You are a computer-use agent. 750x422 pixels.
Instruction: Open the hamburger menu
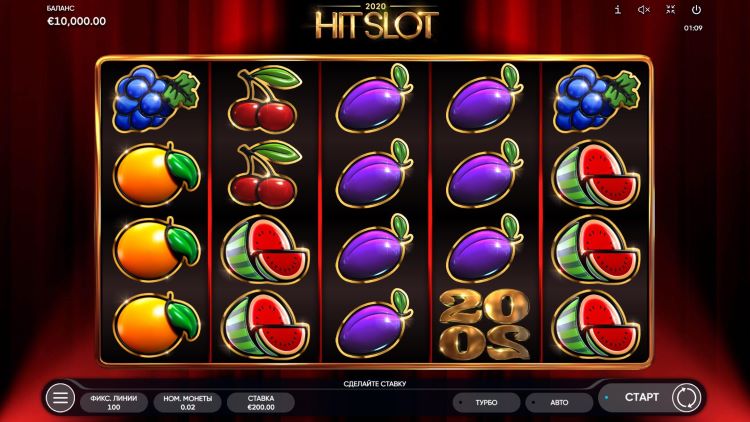60,398
